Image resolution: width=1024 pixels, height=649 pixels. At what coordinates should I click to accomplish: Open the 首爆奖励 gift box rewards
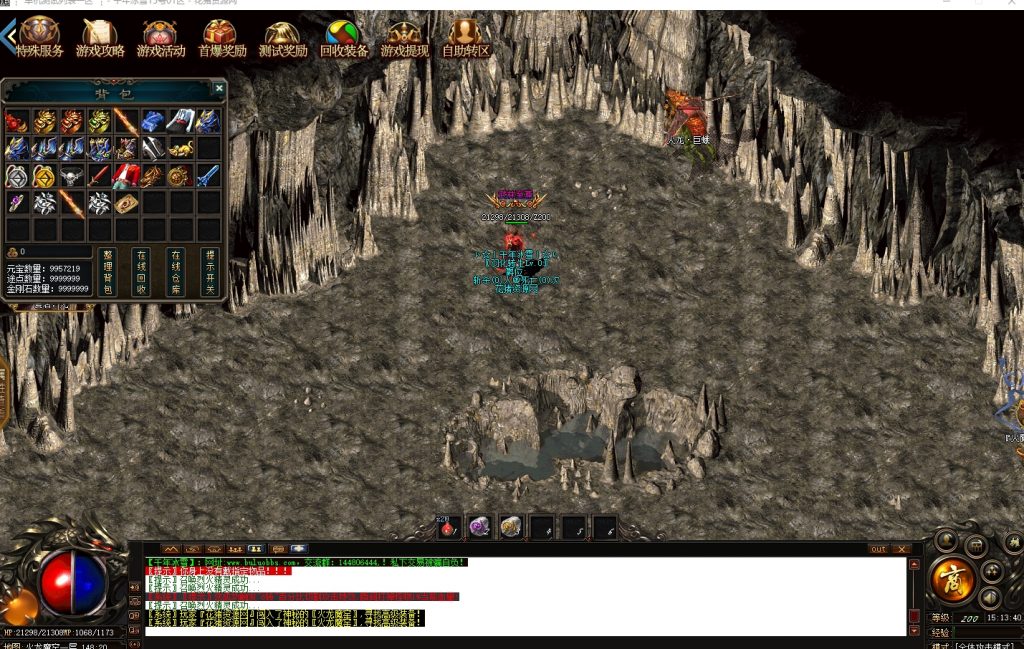click(x=221, y=38)
